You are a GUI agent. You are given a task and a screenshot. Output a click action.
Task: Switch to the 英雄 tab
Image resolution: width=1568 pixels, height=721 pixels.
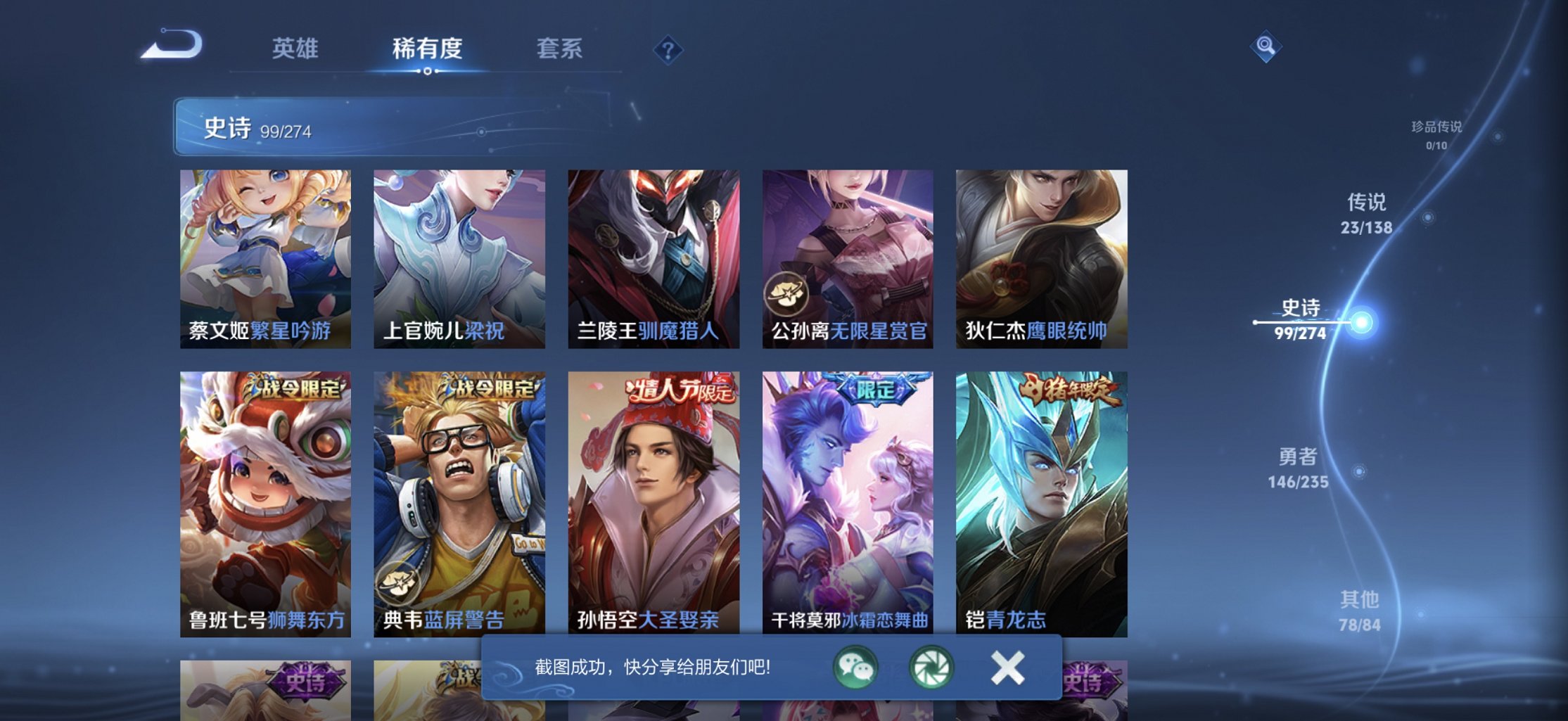pos(295,49)
